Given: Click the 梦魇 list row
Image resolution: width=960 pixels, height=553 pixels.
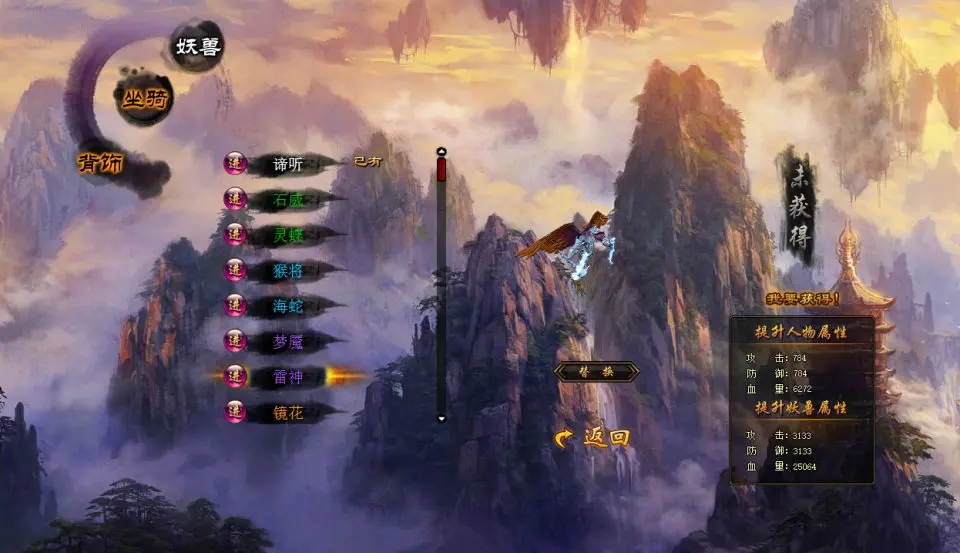Looking at the screenshot, I should tap(288, 341).
